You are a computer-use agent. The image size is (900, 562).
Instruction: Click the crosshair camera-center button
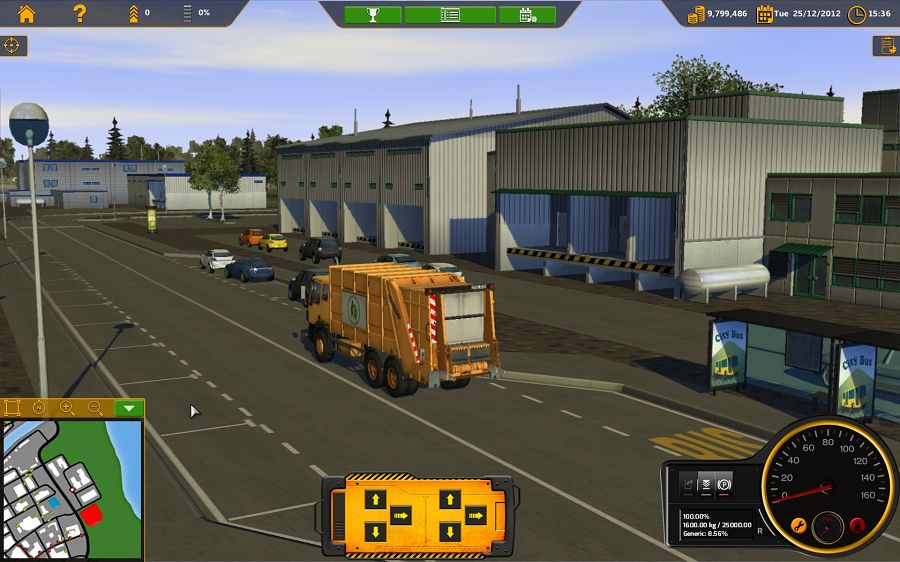pyautogui.click(x=13, y=45)
